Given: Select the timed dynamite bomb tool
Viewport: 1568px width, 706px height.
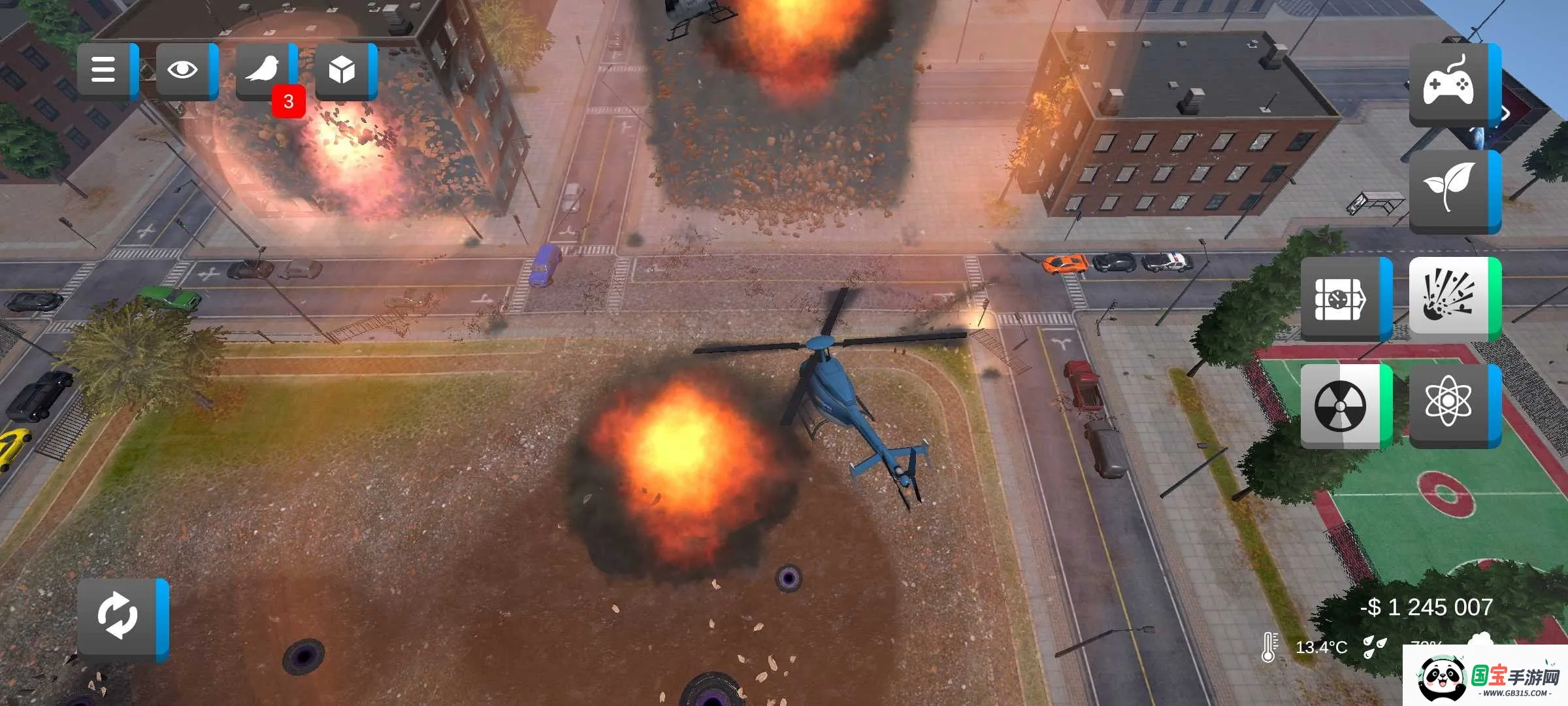Looking at the screenshot, I should tap(1342, 298).
